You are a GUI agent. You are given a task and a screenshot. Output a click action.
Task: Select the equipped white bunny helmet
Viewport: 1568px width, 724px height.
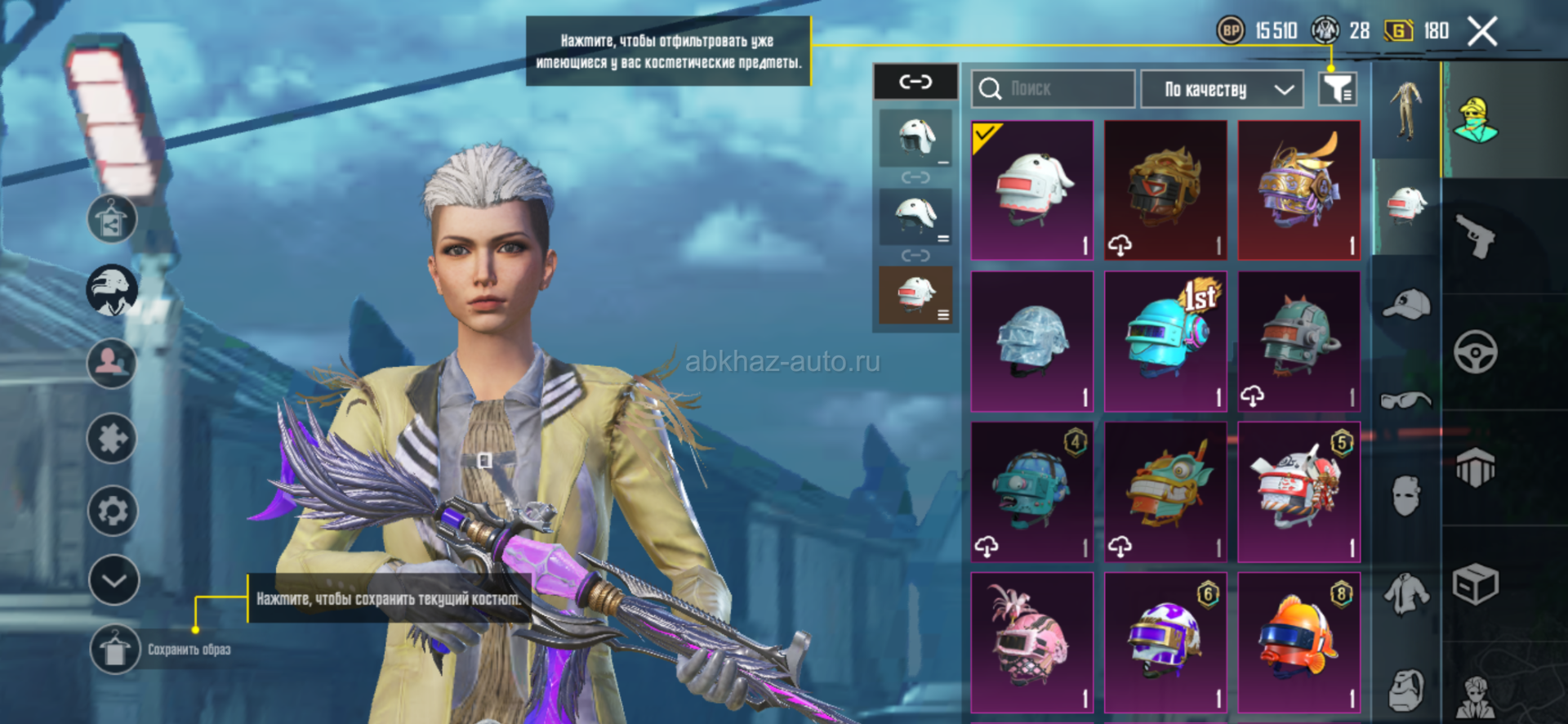click(x=1032, y=190)
